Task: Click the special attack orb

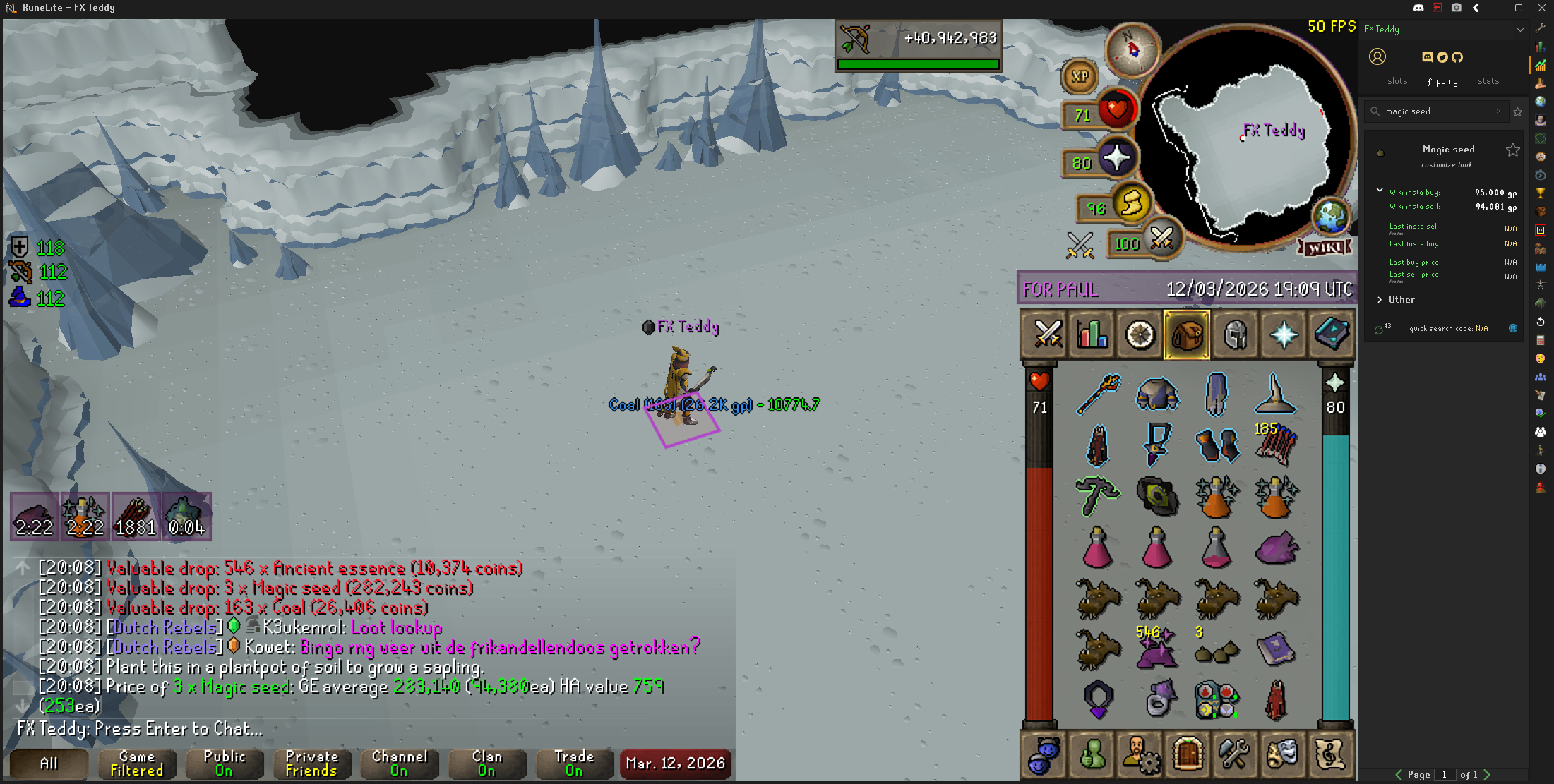Action: tap(1161, 240)
